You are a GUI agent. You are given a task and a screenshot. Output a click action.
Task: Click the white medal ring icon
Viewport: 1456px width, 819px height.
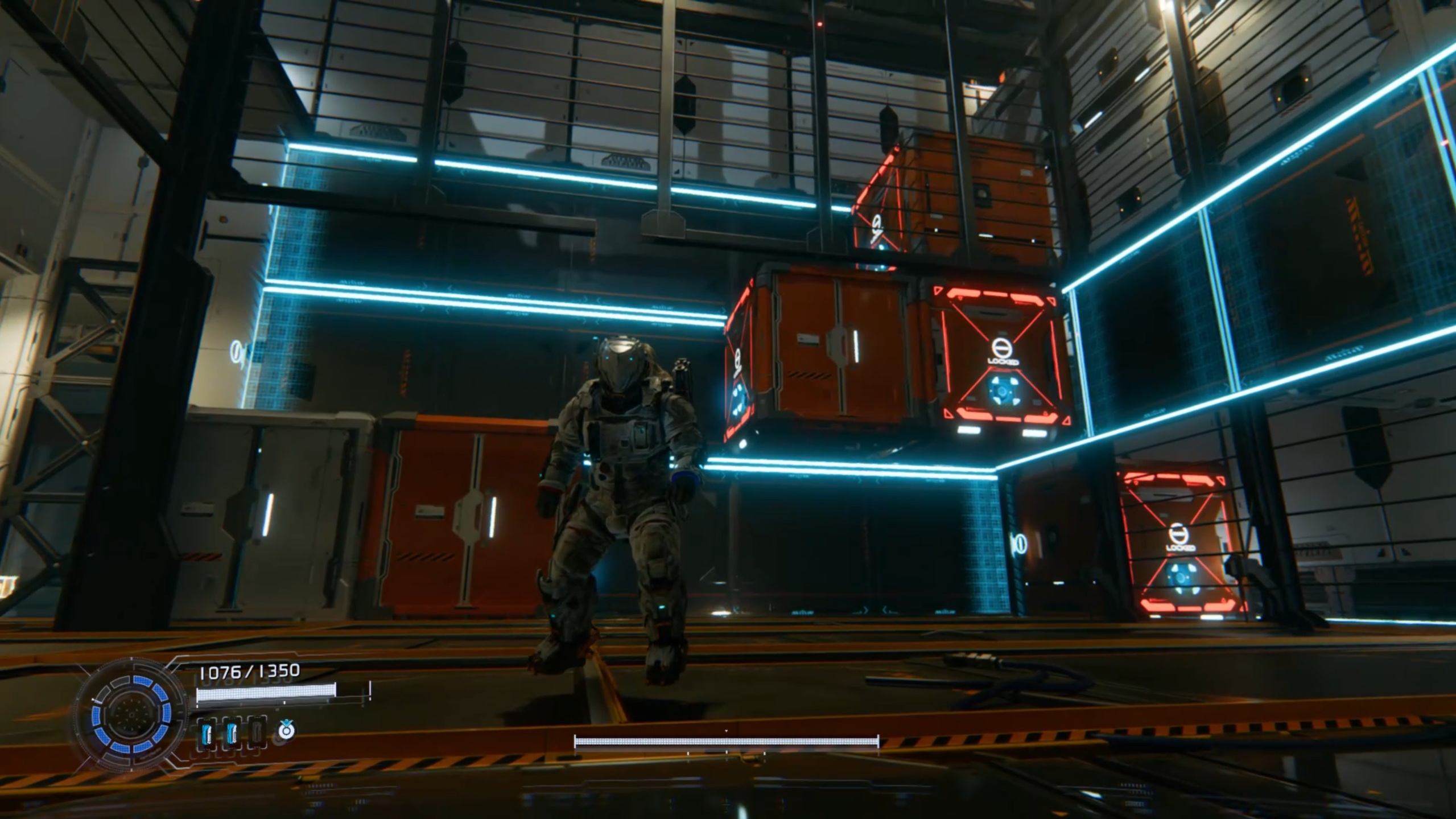coord(287,730)
